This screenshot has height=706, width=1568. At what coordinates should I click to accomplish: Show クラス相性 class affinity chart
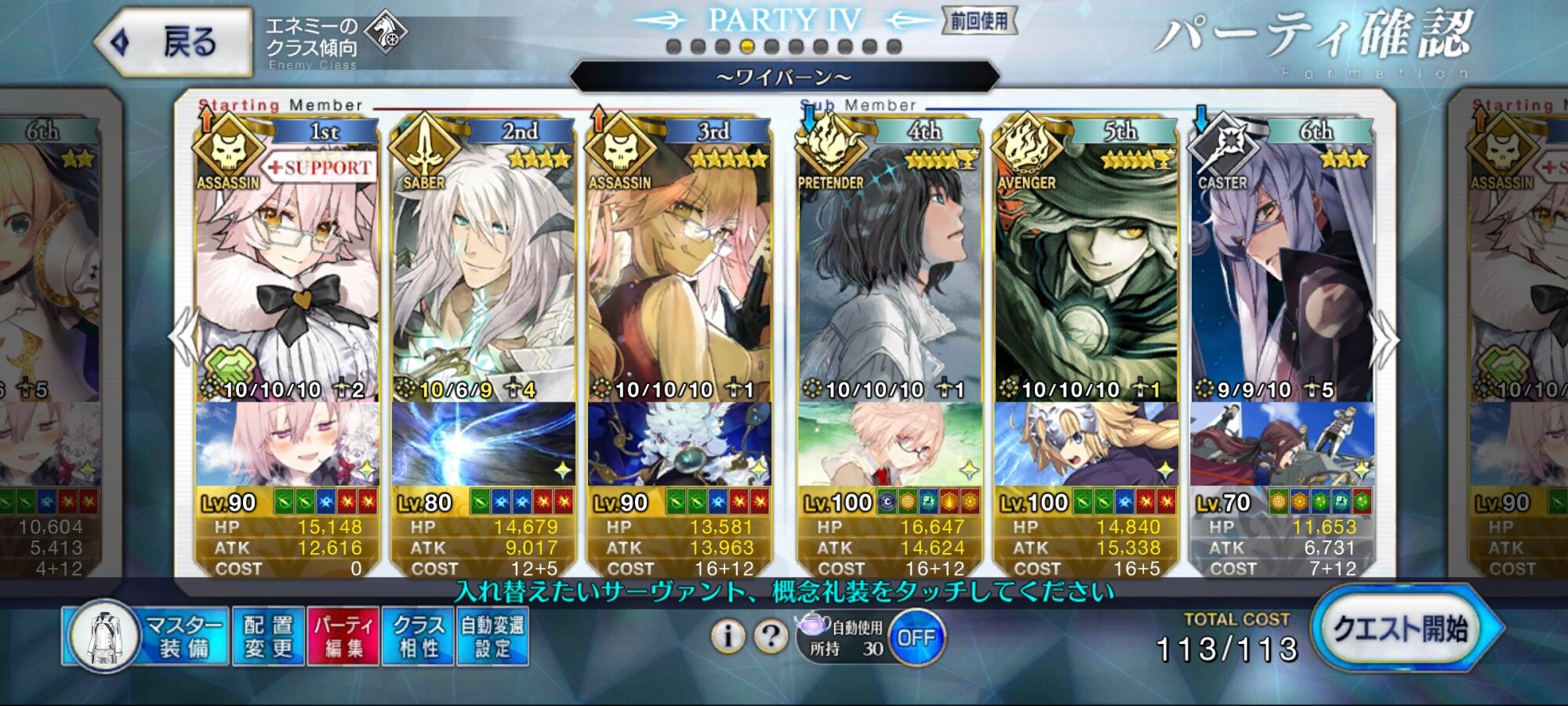(x=418, y=636)
